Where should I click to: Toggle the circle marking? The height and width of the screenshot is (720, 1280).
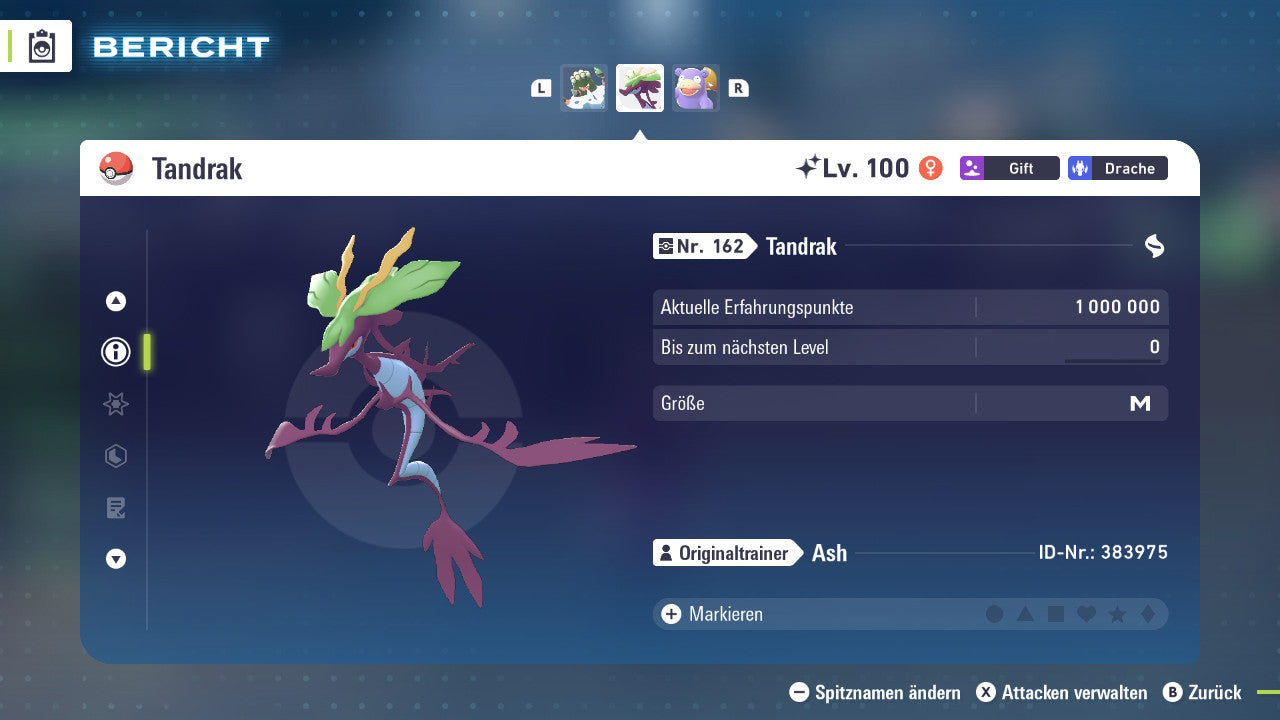[994, 614]
